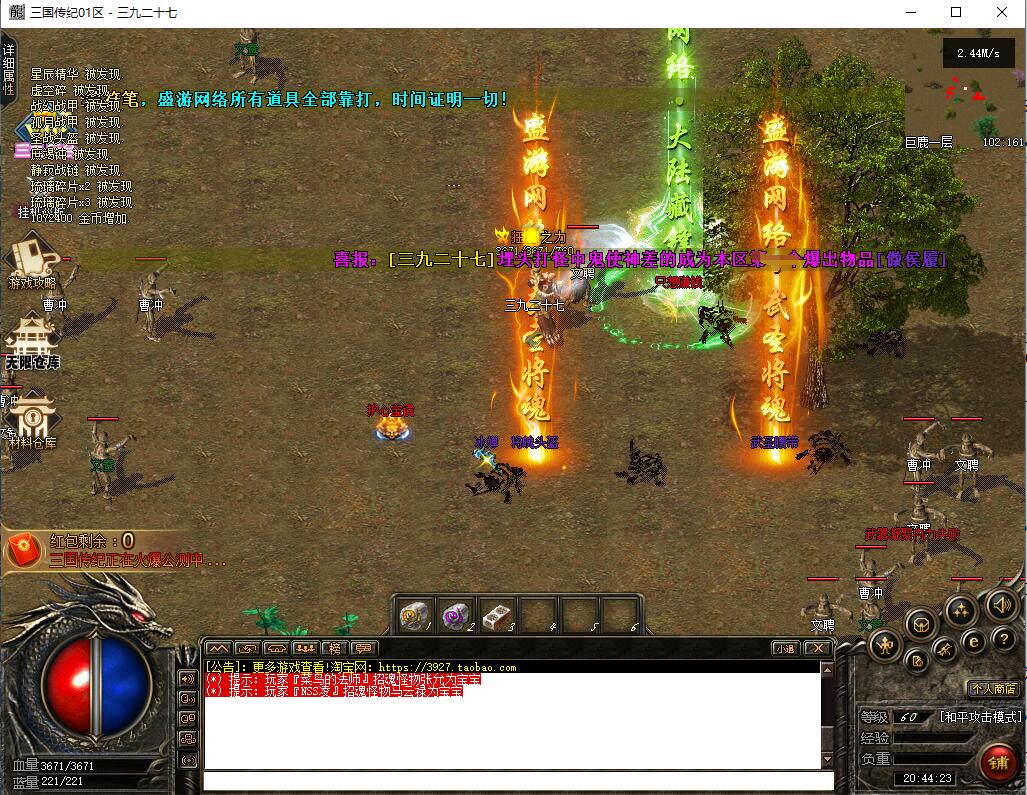Viewport: 1027px width, 795px height.
Task: Open the question mark help icon
Action: [1002, 638]
